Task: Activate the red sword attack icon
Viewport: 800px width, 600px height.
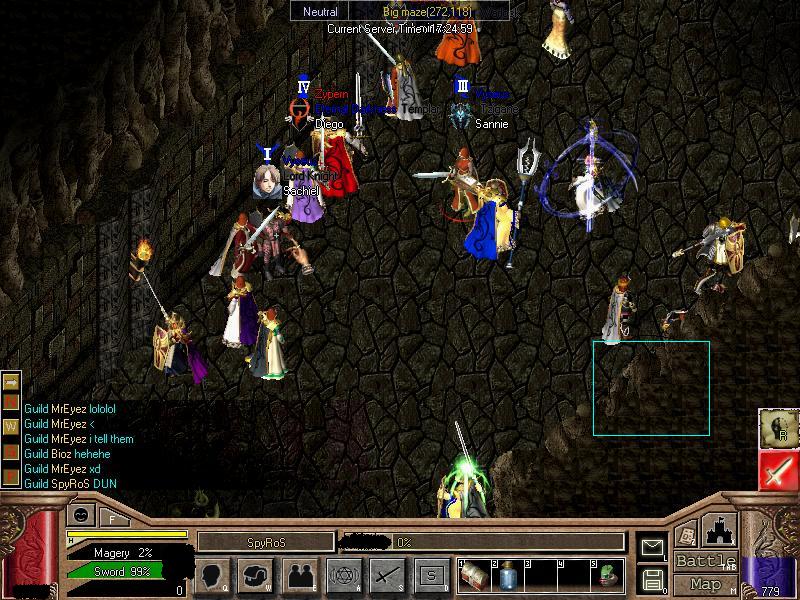Action: pyautogui.click(x=779, y=471)
